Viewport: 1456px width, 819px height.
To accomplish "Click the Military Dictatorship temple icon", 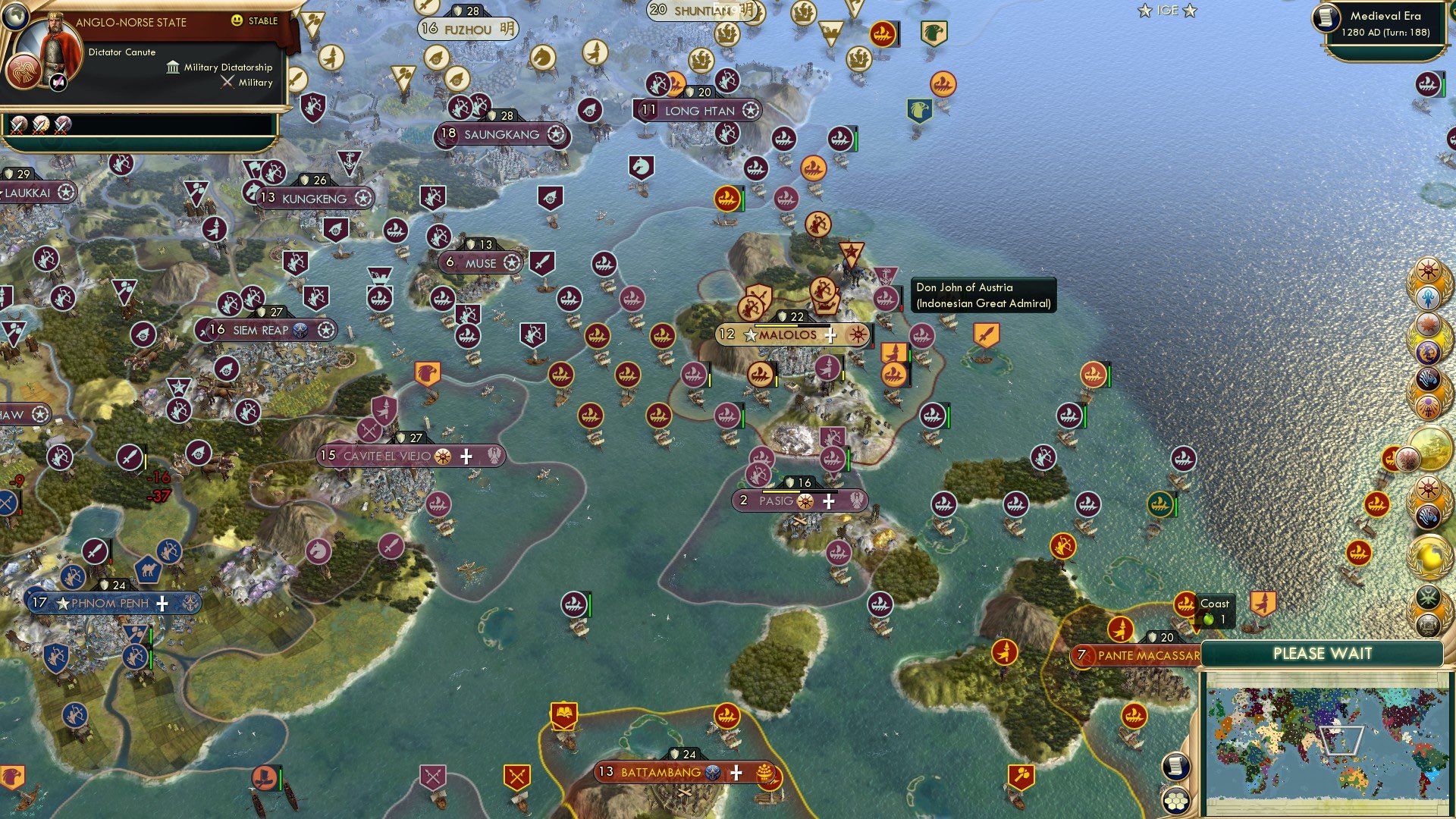I will point(174,67).
